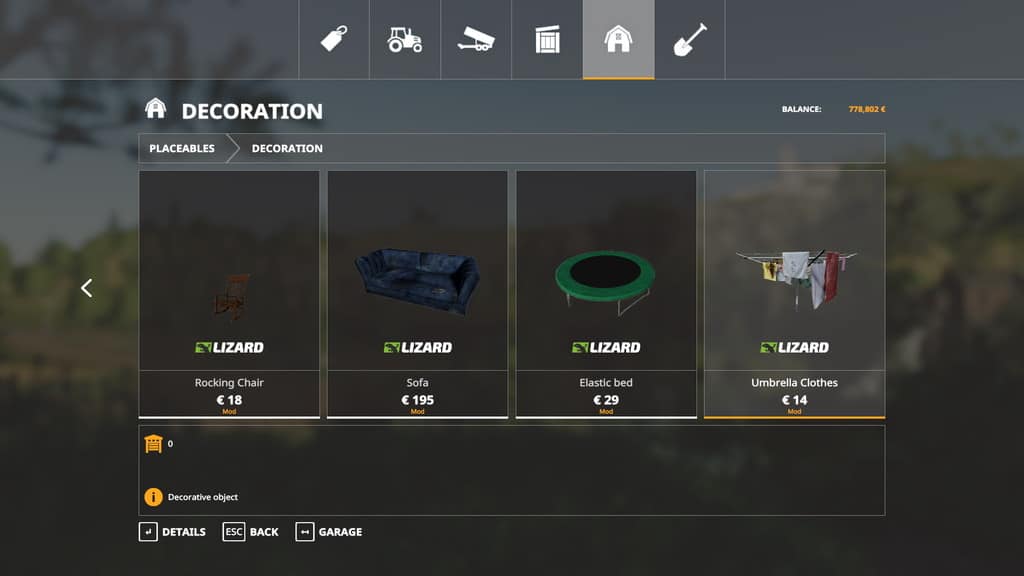
Task: Select the Umbrella Clothes dryer card
Action: [x=794, y=293]
